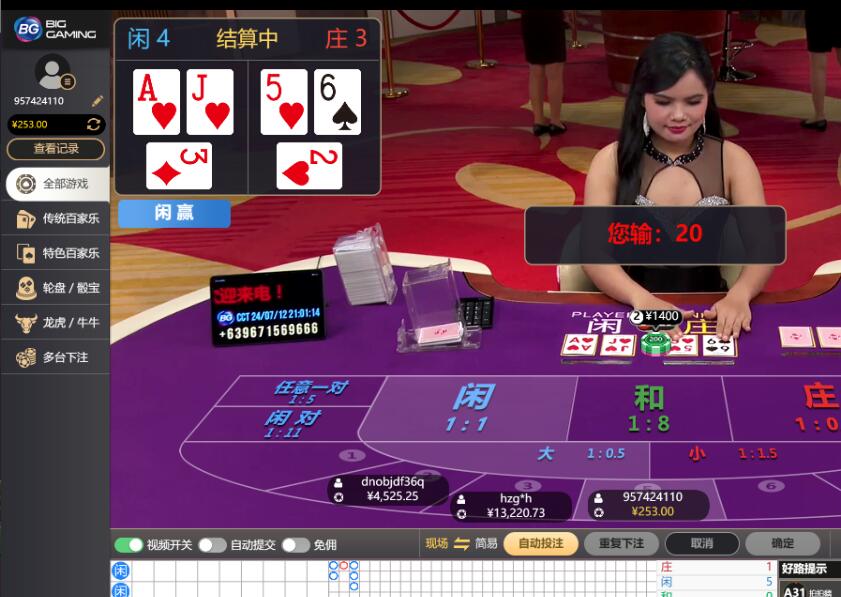Viewport: 841px width, 597px height.
Task: Confirm the bet with 确定
Action: point(782,544)
